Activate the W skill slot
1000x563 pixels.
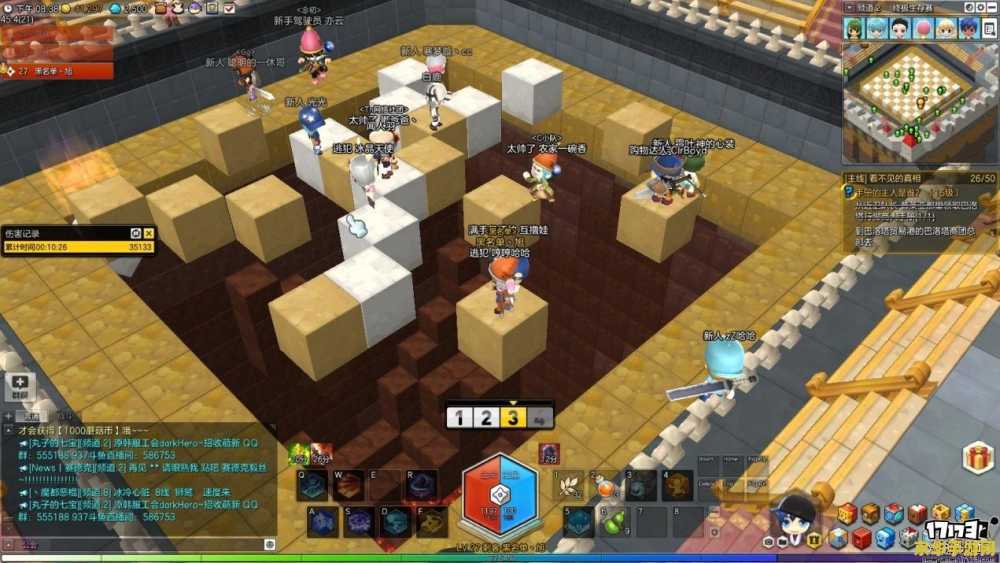coord(349,486)
